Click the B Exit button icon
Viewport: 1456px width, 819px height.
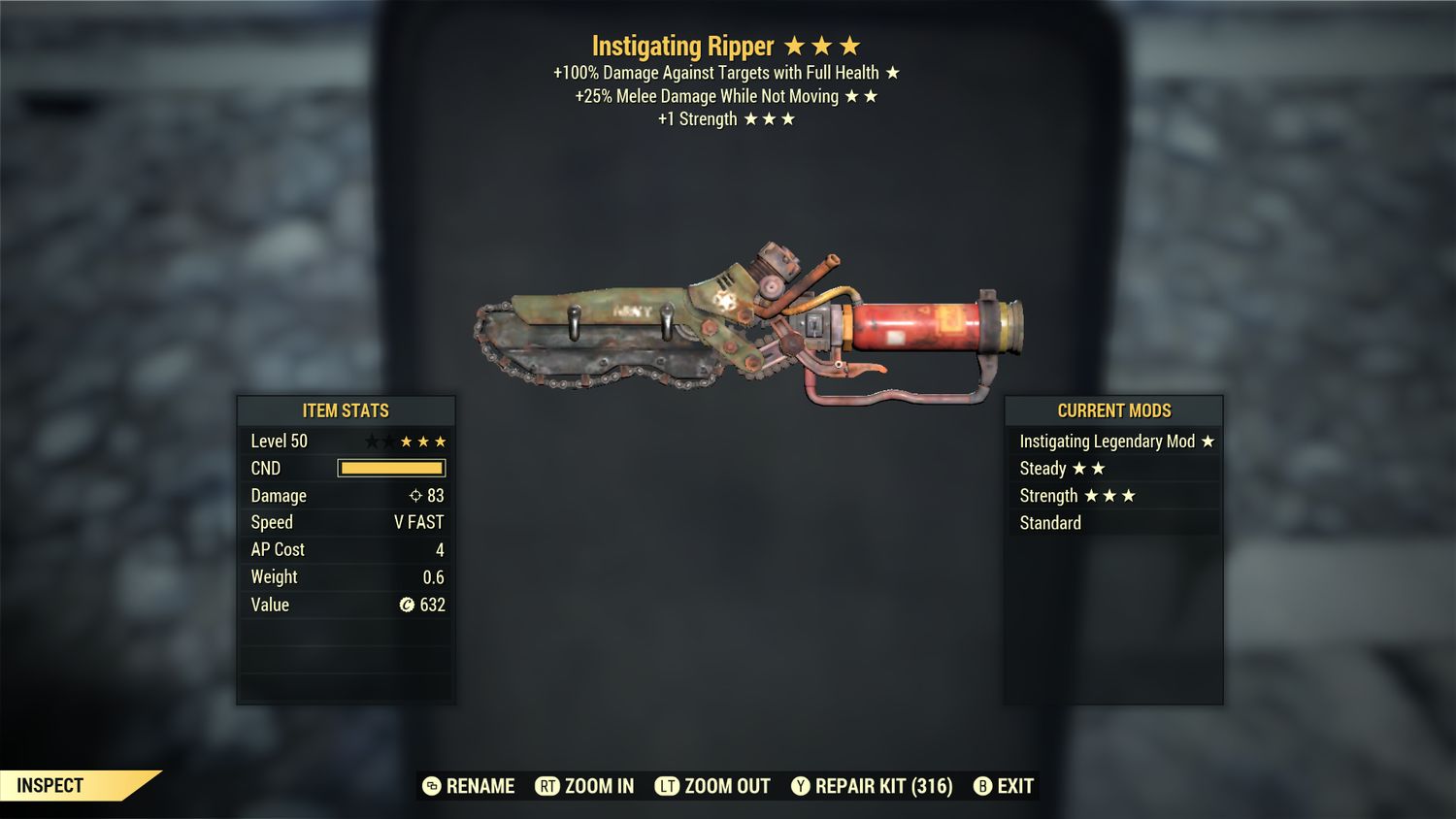click(x=983, y=786)
